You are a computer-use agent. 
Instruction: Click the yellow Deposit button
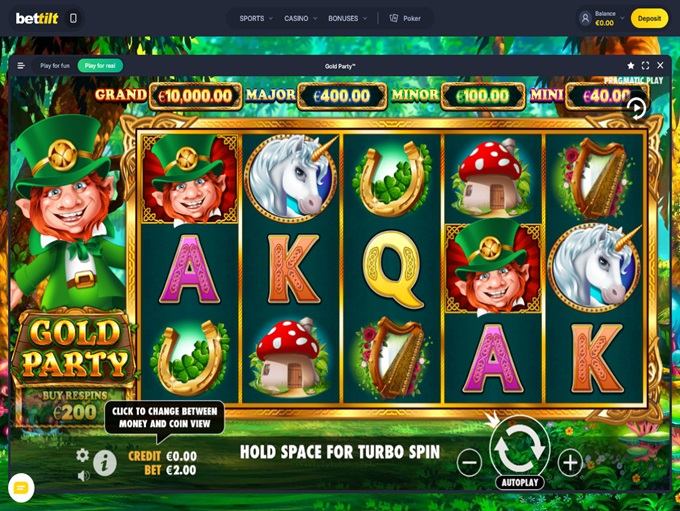pos(649,18)
